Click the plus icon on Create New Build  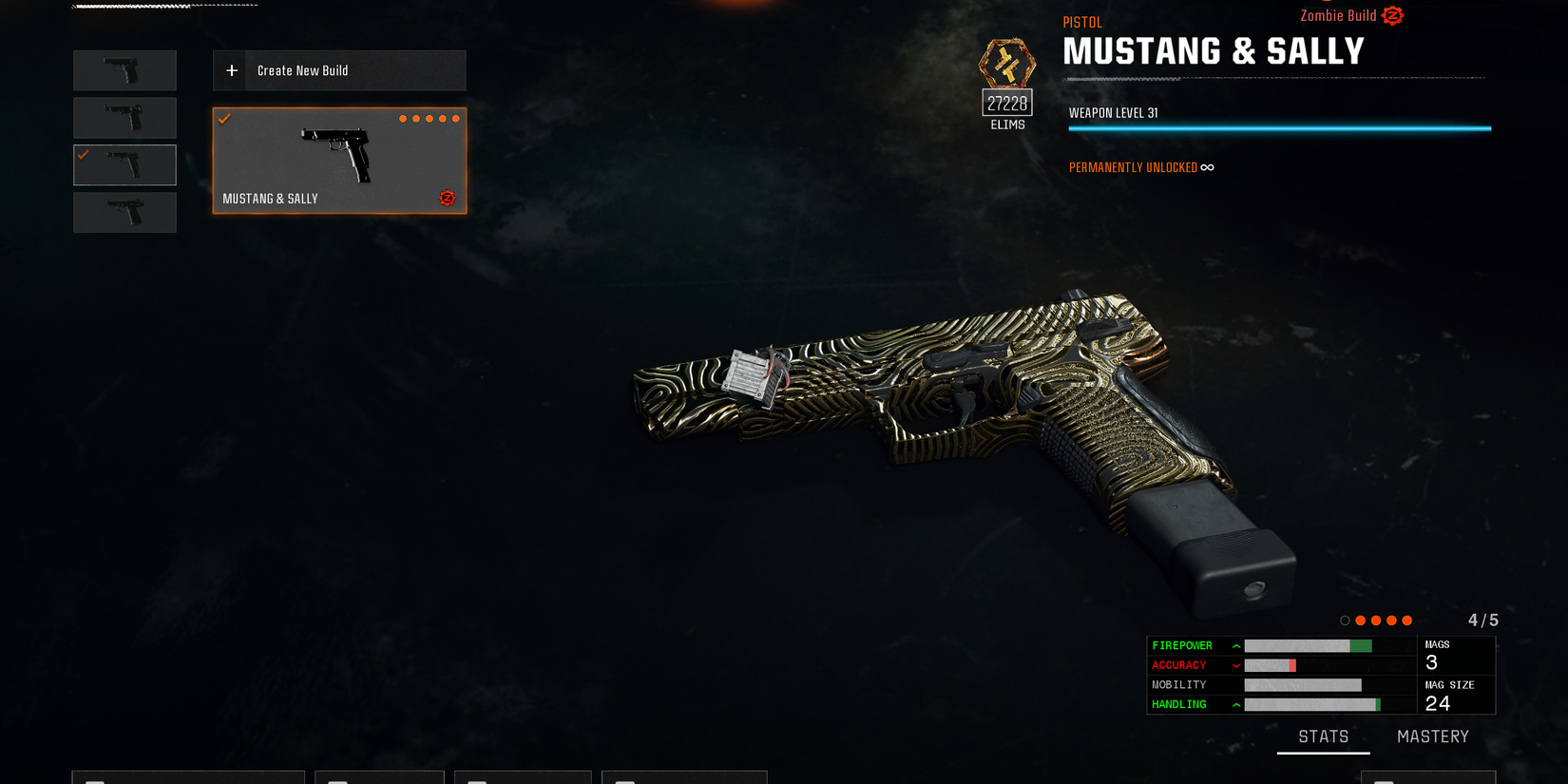pyautogui.click(x=231, y=69)
